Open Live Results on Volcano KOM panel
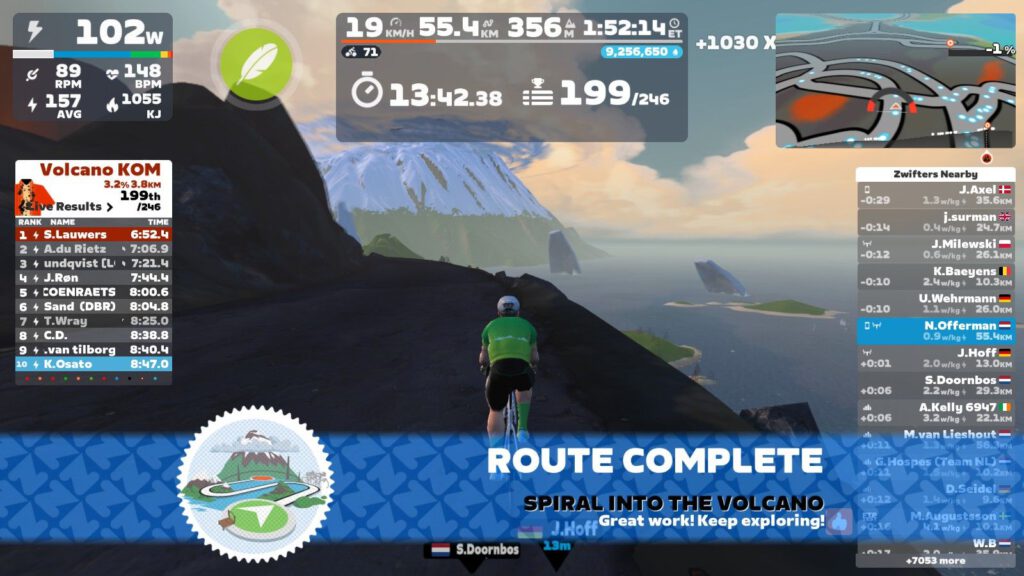Image resolution: width=1024 pixels, height=576 pixels. click(76, 206)
